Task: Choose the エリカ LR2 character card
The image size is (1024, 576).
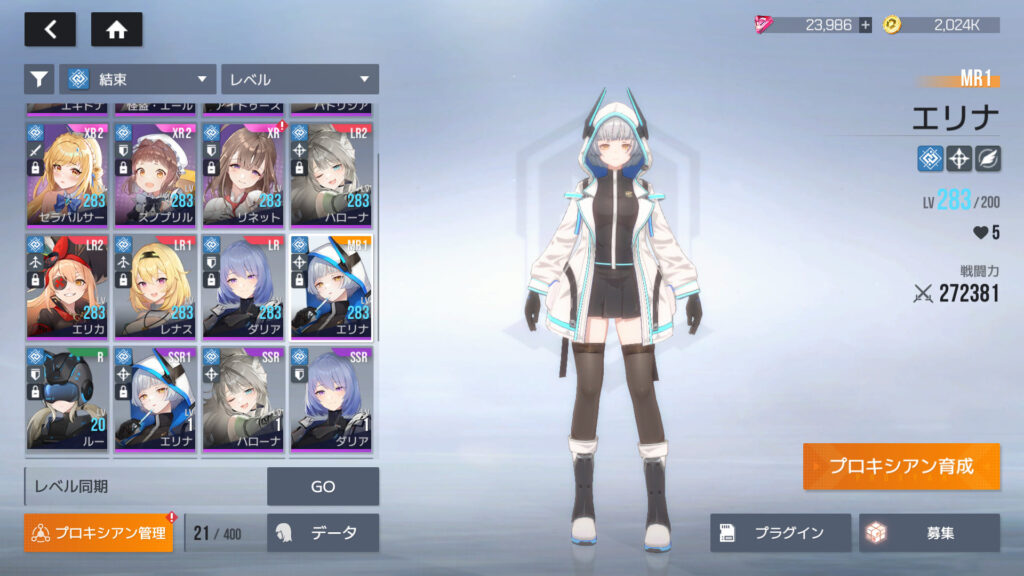Action: [x=67, y=286]
